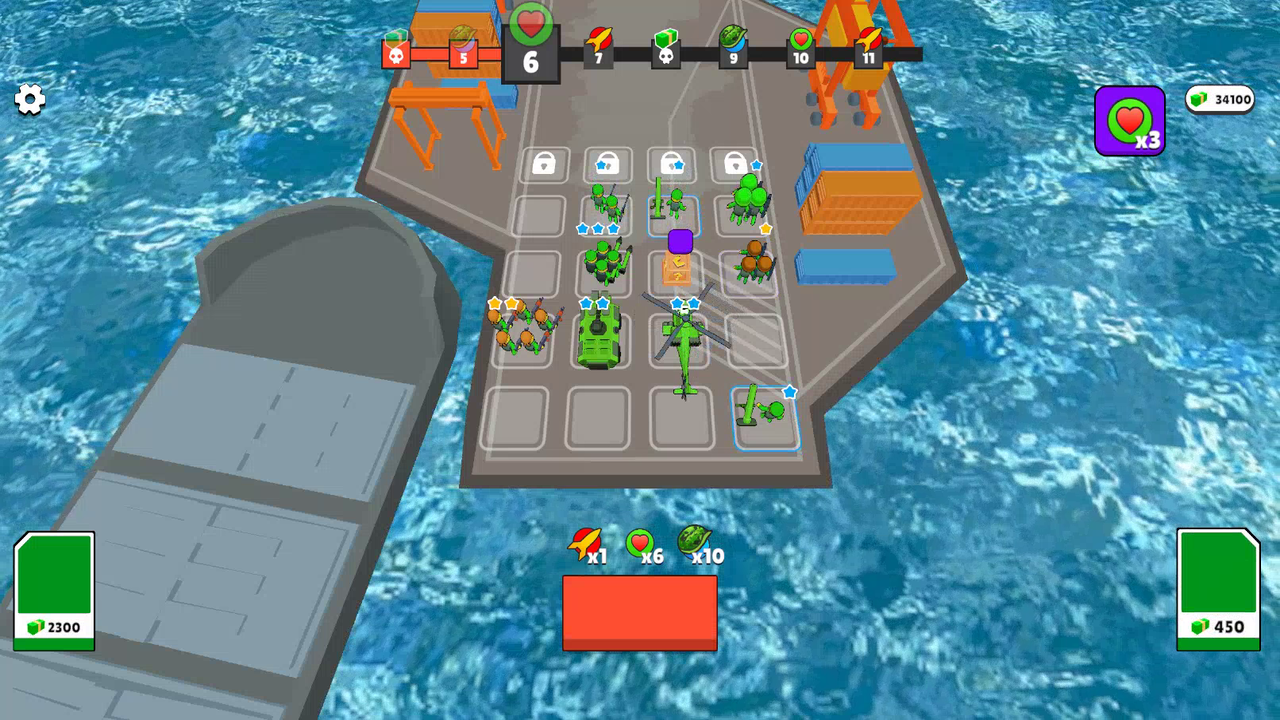The width and height of the screenshot is (1280, 720).
Task: Tap the rightmost locked chest slot
Action: pyautogui.click(x=736, y=164)
